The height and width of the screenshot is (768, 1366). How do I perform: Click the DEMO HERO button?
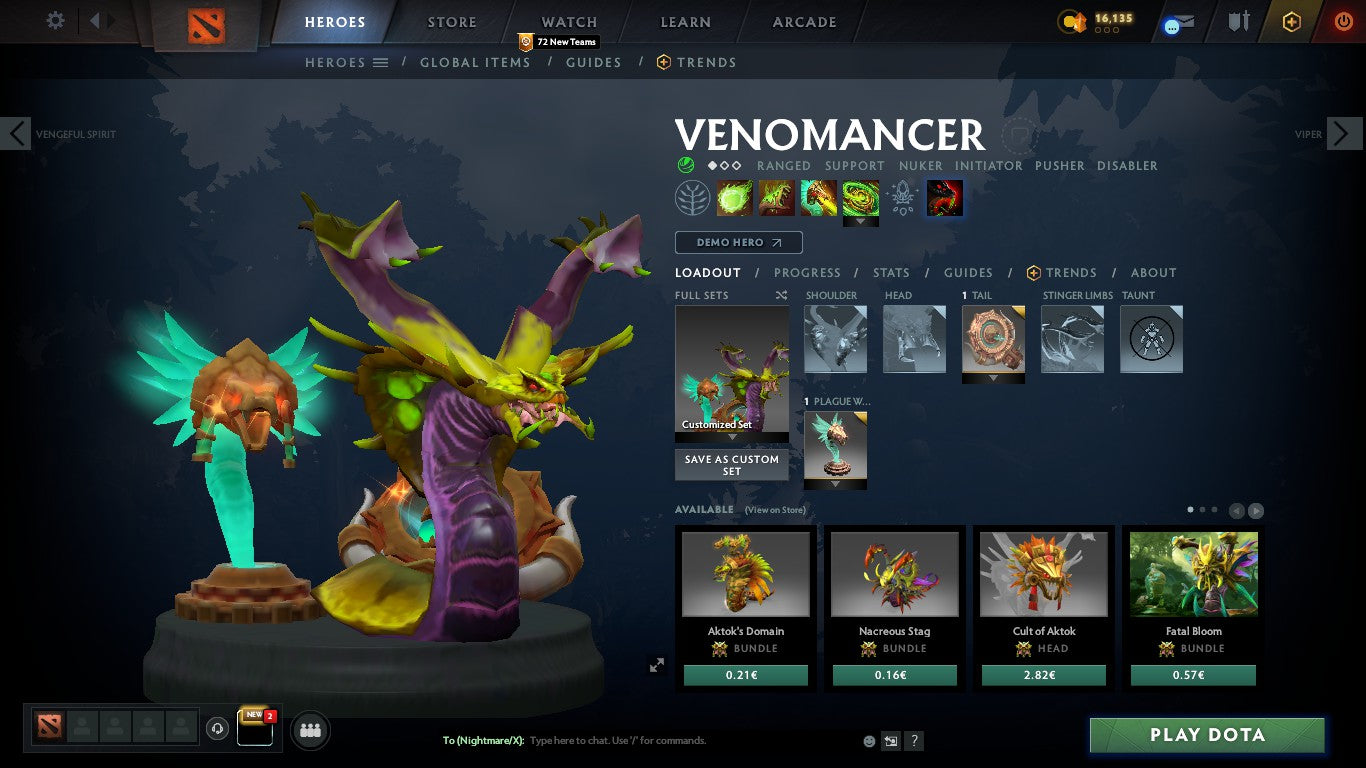738,242
